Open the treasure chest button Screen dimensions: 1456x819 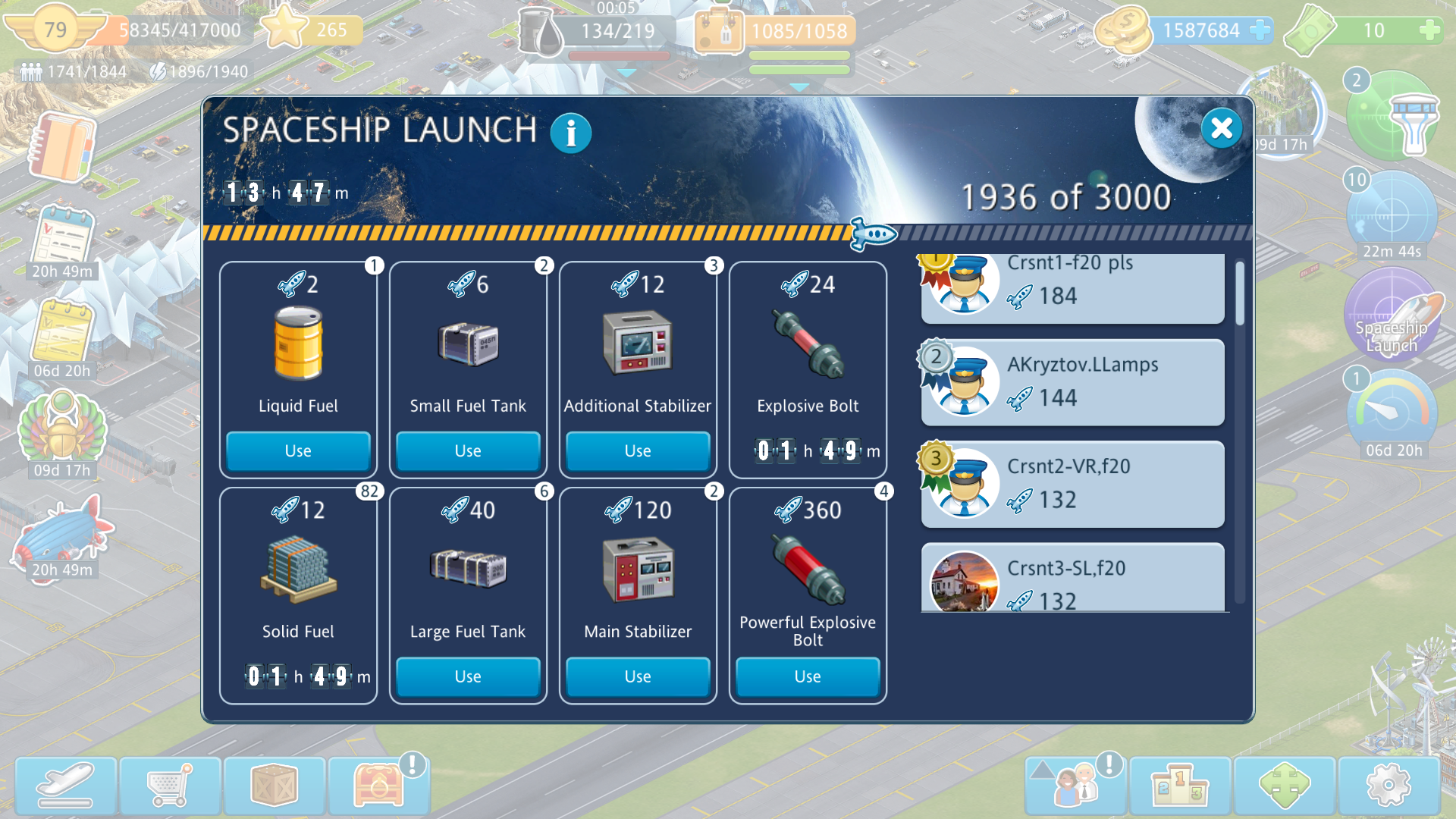pos(378,786)
